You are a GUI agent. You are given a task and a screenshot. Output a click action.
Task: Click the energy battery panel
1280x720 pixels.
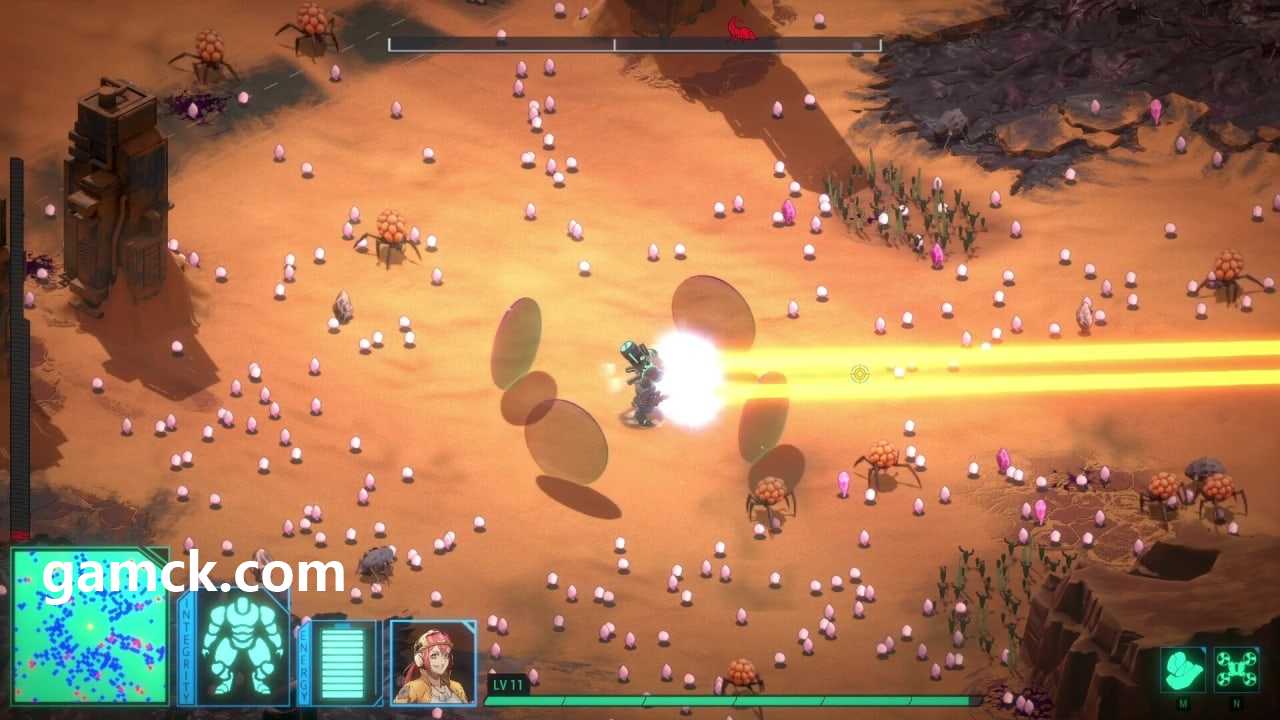(x=342, y=661)
